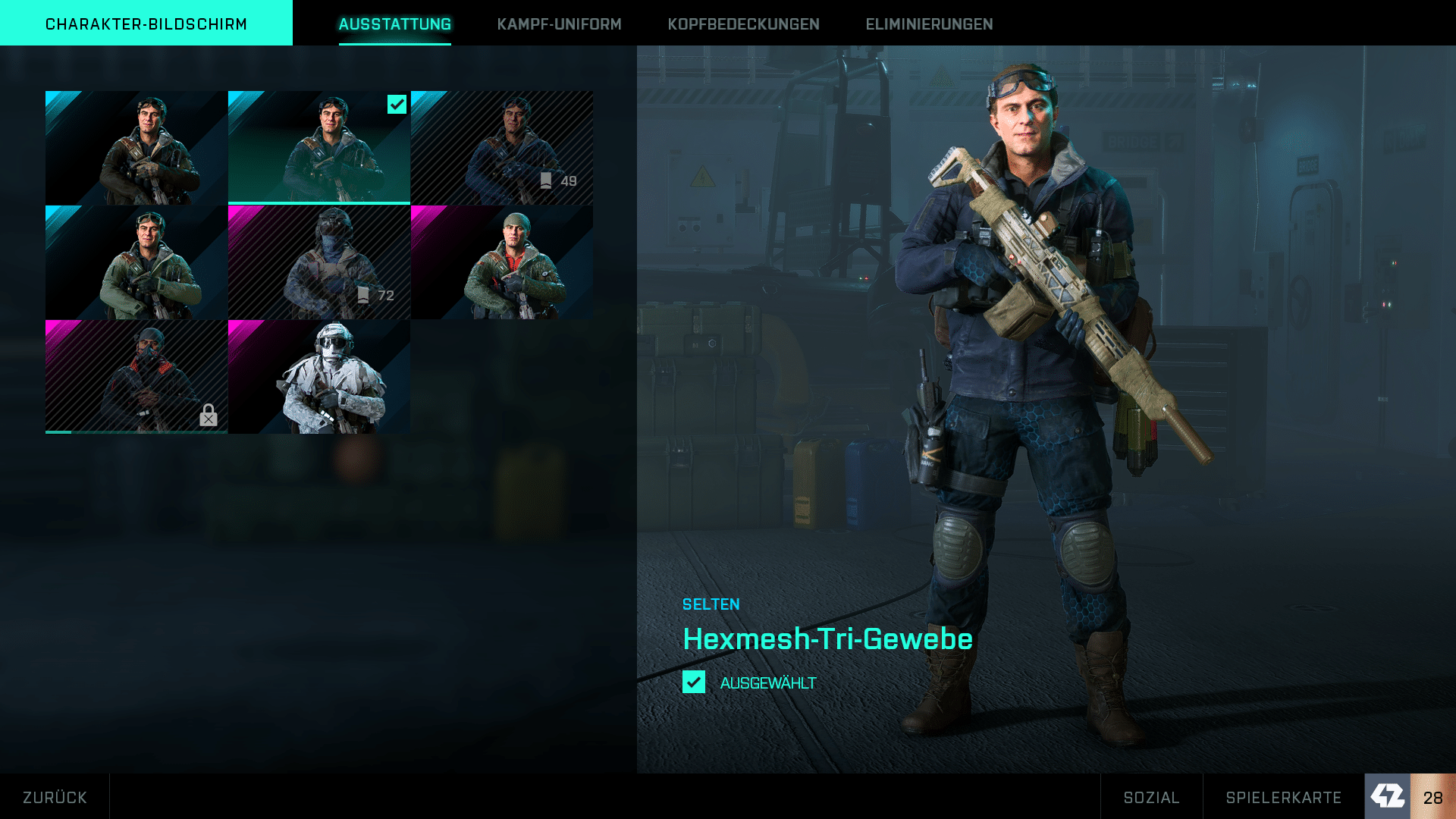Screen dimensions: 1456x819
Task: Choose the outfit thumbnail marked 49
Action: [x=502, y=148]
